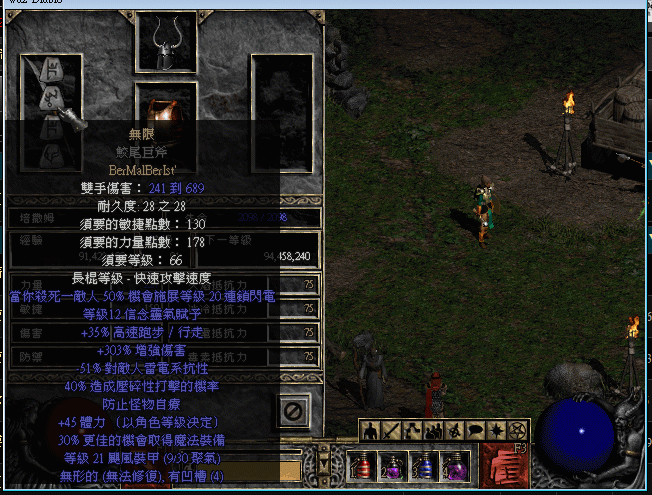This screenshot has height=495, width=652.
Task: Use the red potion in belt slot 1
Action: [x=361, y=466]
